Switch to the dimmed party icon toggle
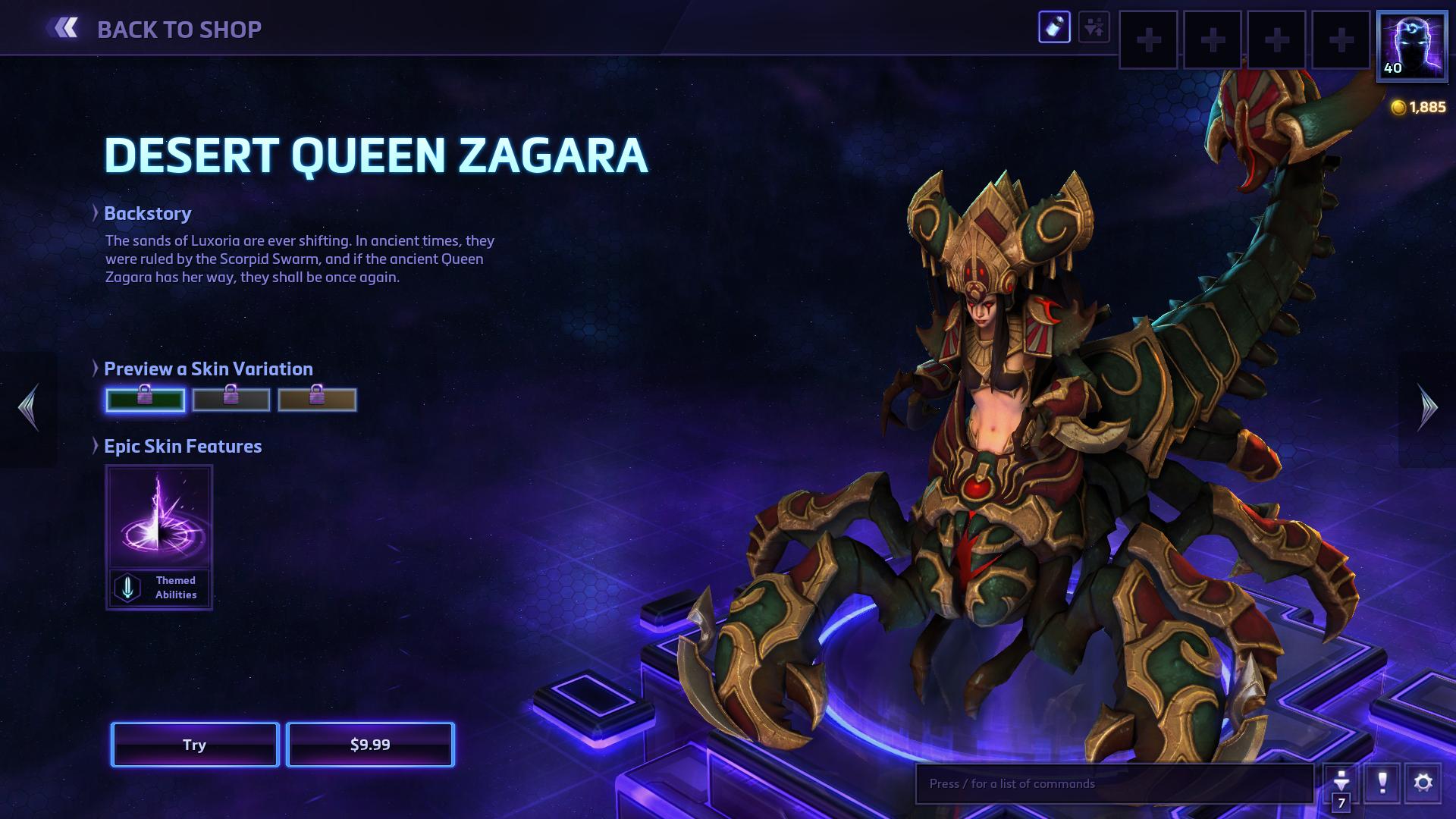 coord(1094,28)
